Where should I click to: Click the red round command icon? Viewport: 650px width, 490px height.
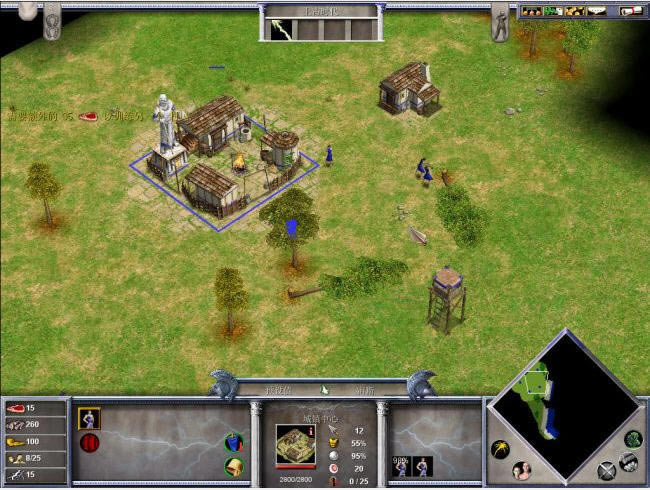89,443
